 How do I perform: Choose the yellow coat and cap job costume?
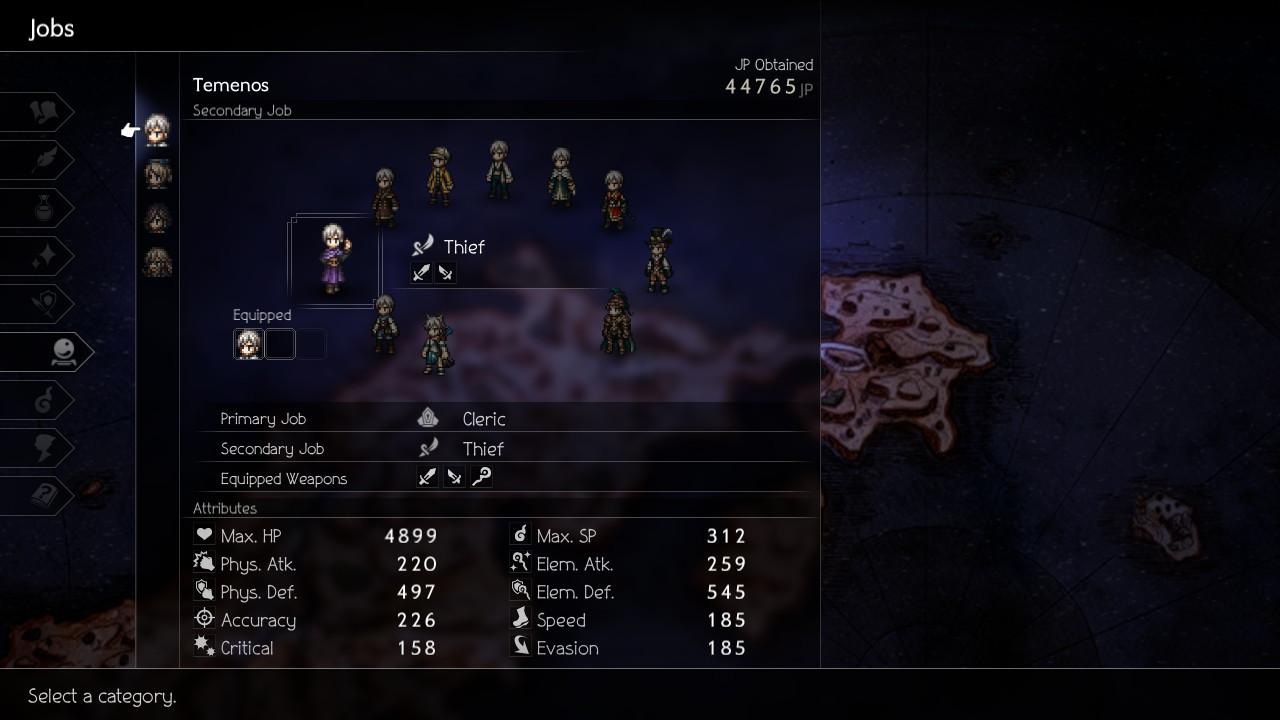438,176
